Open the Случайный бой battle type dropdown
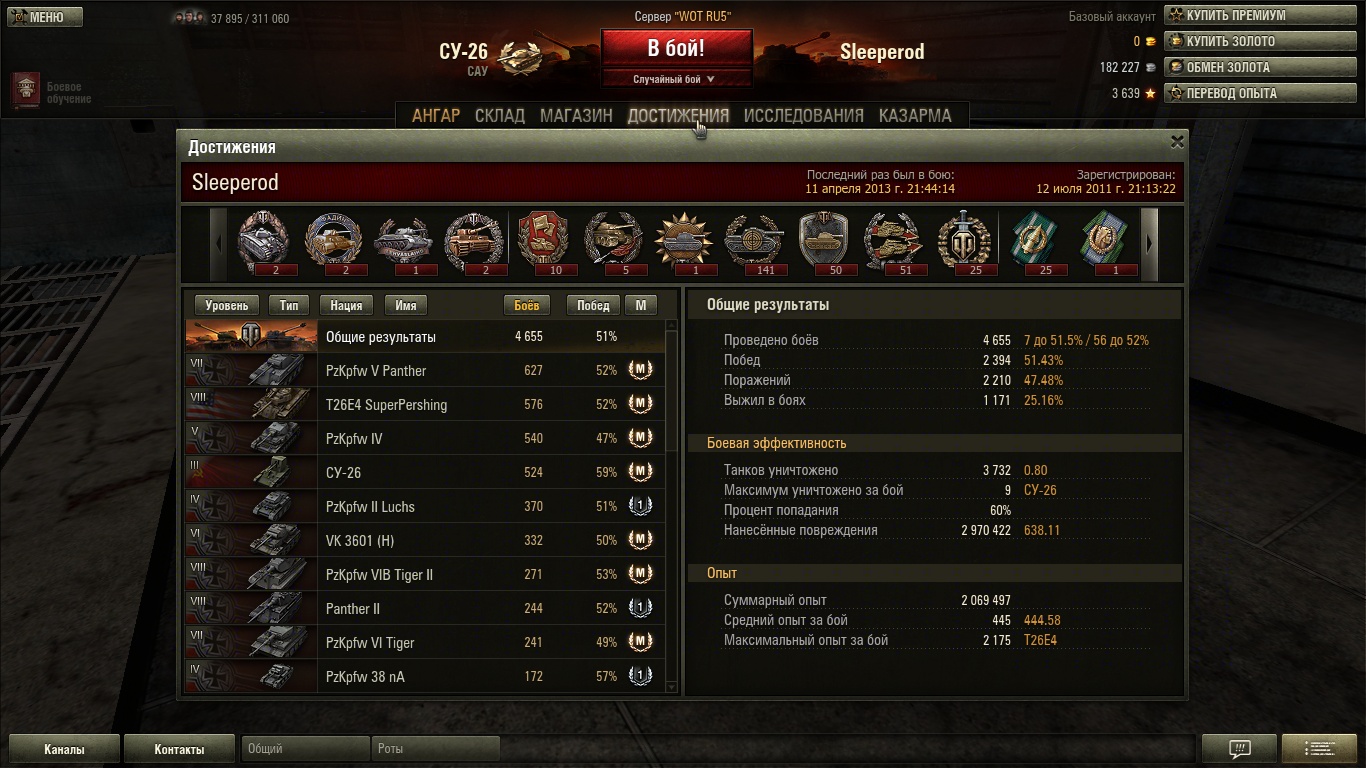The height and width of the screenshot is (768, 1366). pos(675,79)
